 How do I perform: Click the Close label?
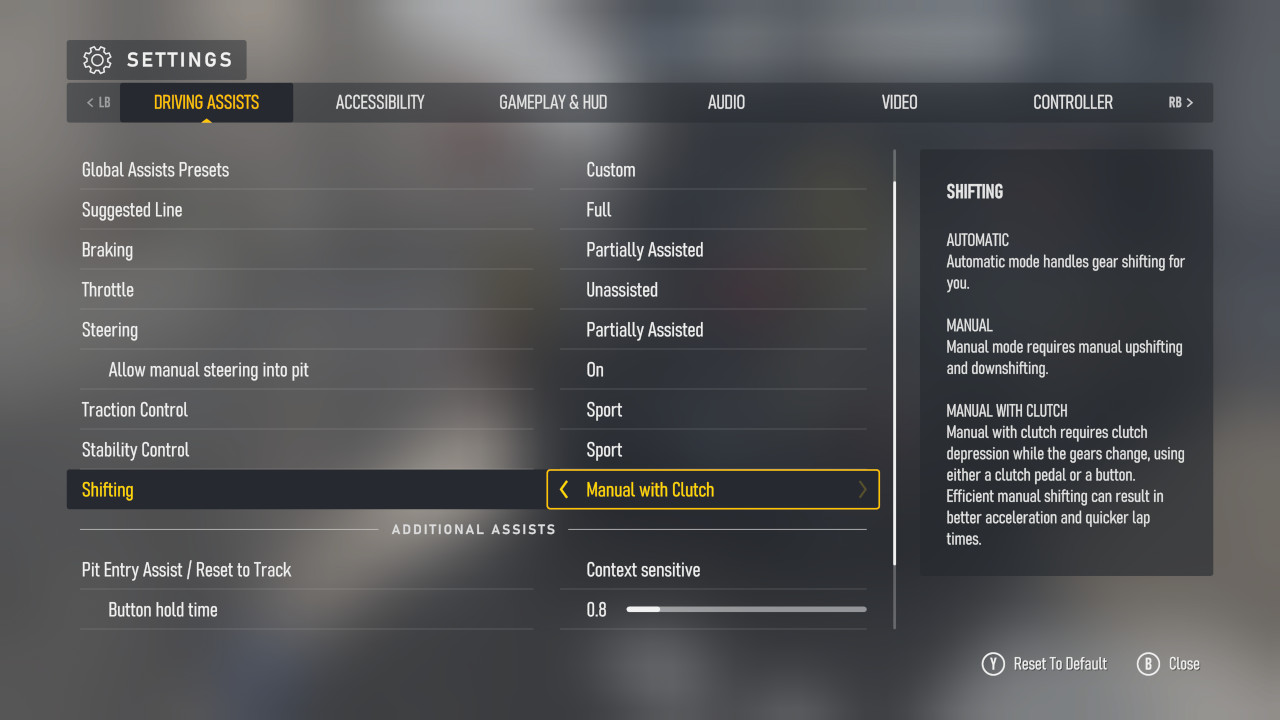tap(1184, 663)
